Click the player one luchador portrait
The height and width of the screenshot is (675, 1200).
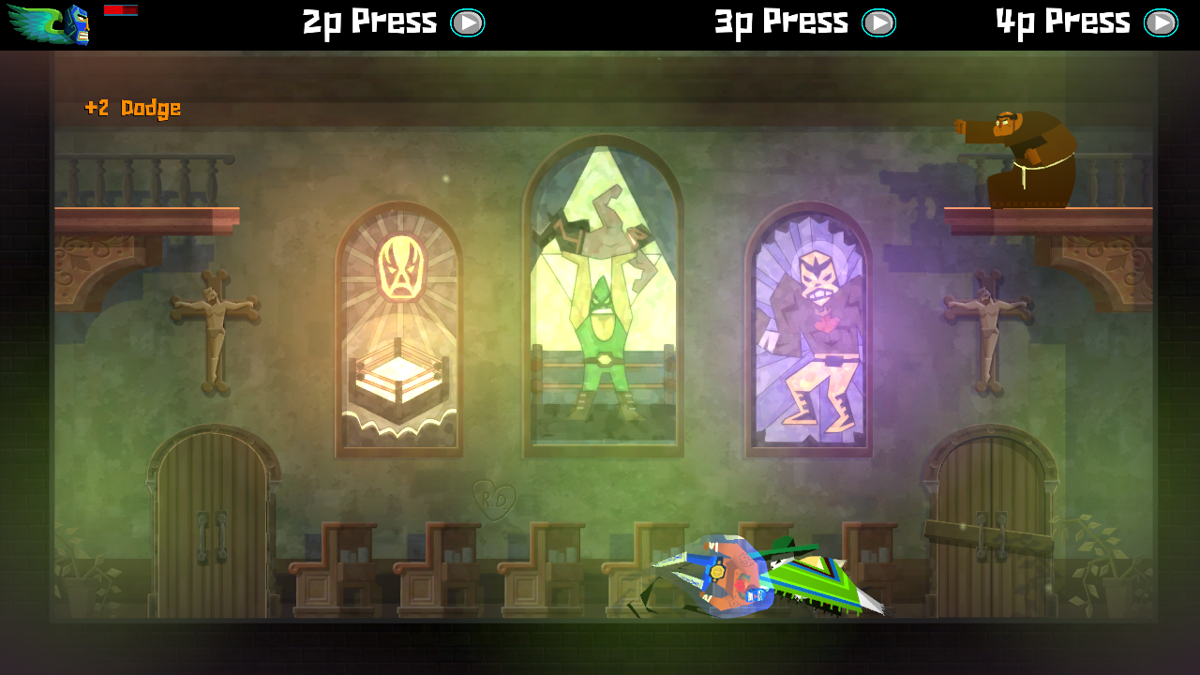click(x=75, y=24)
